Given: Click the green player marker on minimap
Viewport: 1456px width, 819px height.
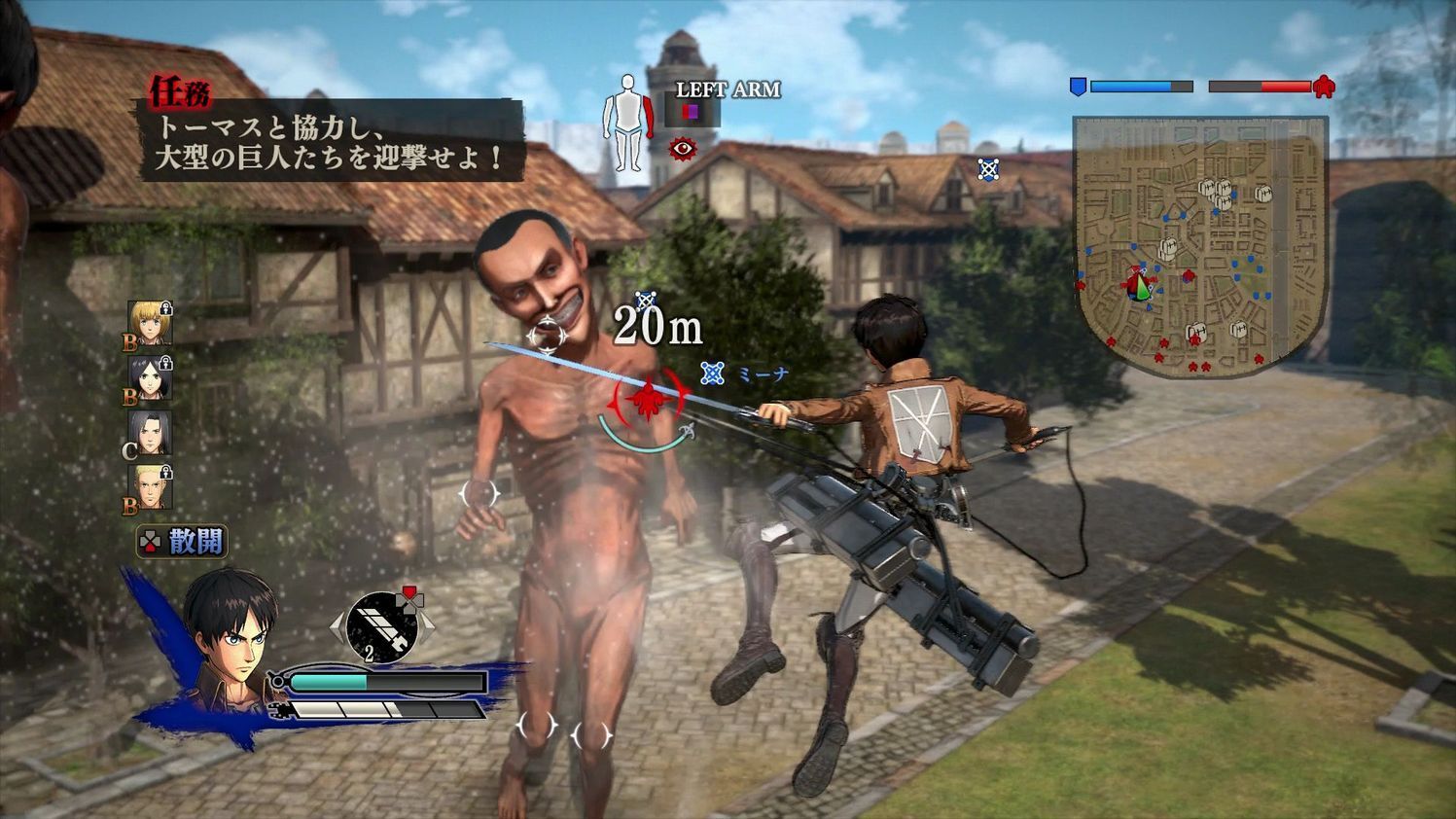Looking at the screenshot, I should [1145, 289].
